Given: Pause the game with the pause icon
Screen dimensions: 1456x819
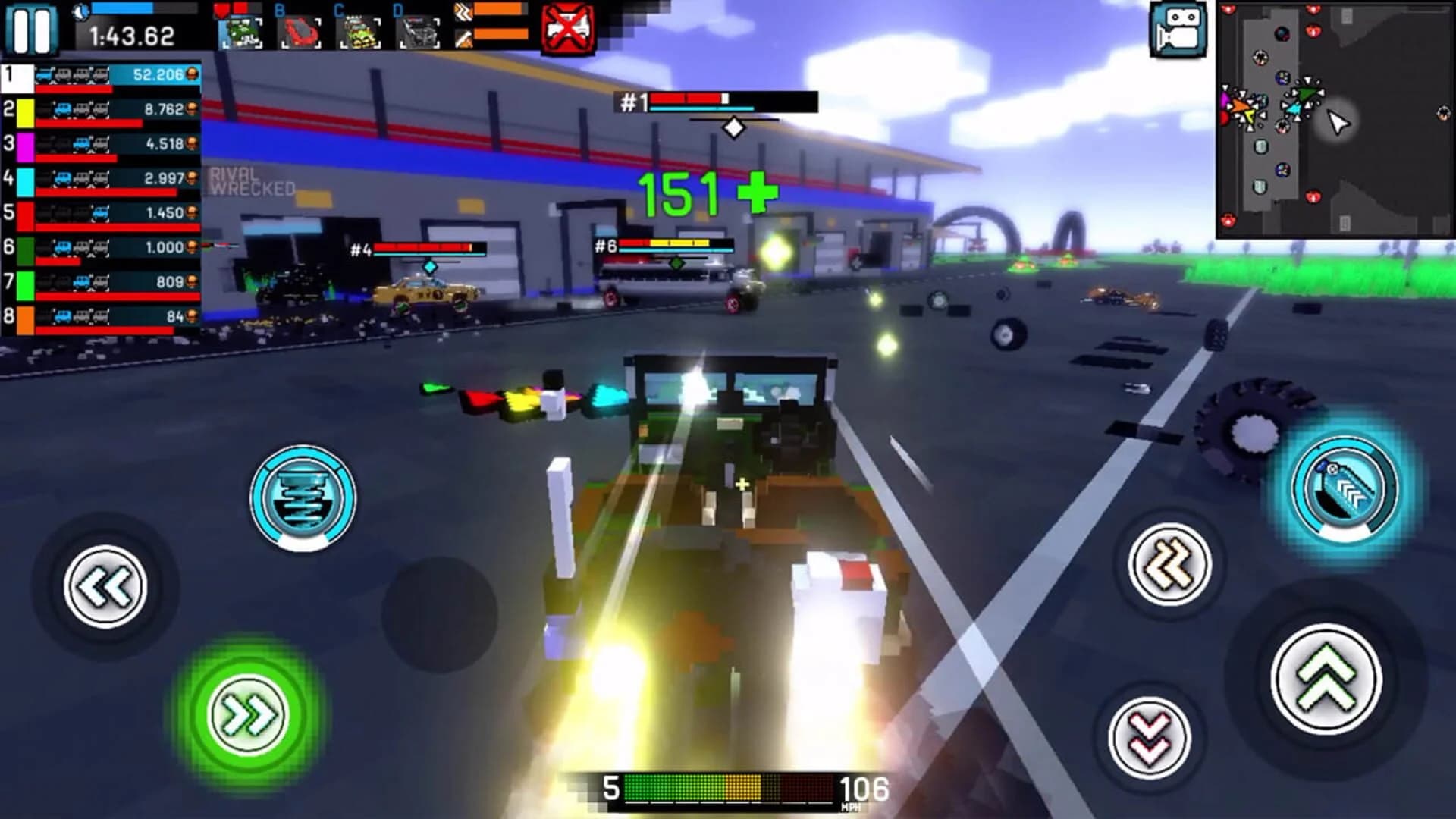Looking at the screenshot, I should [x=32, y=30].
